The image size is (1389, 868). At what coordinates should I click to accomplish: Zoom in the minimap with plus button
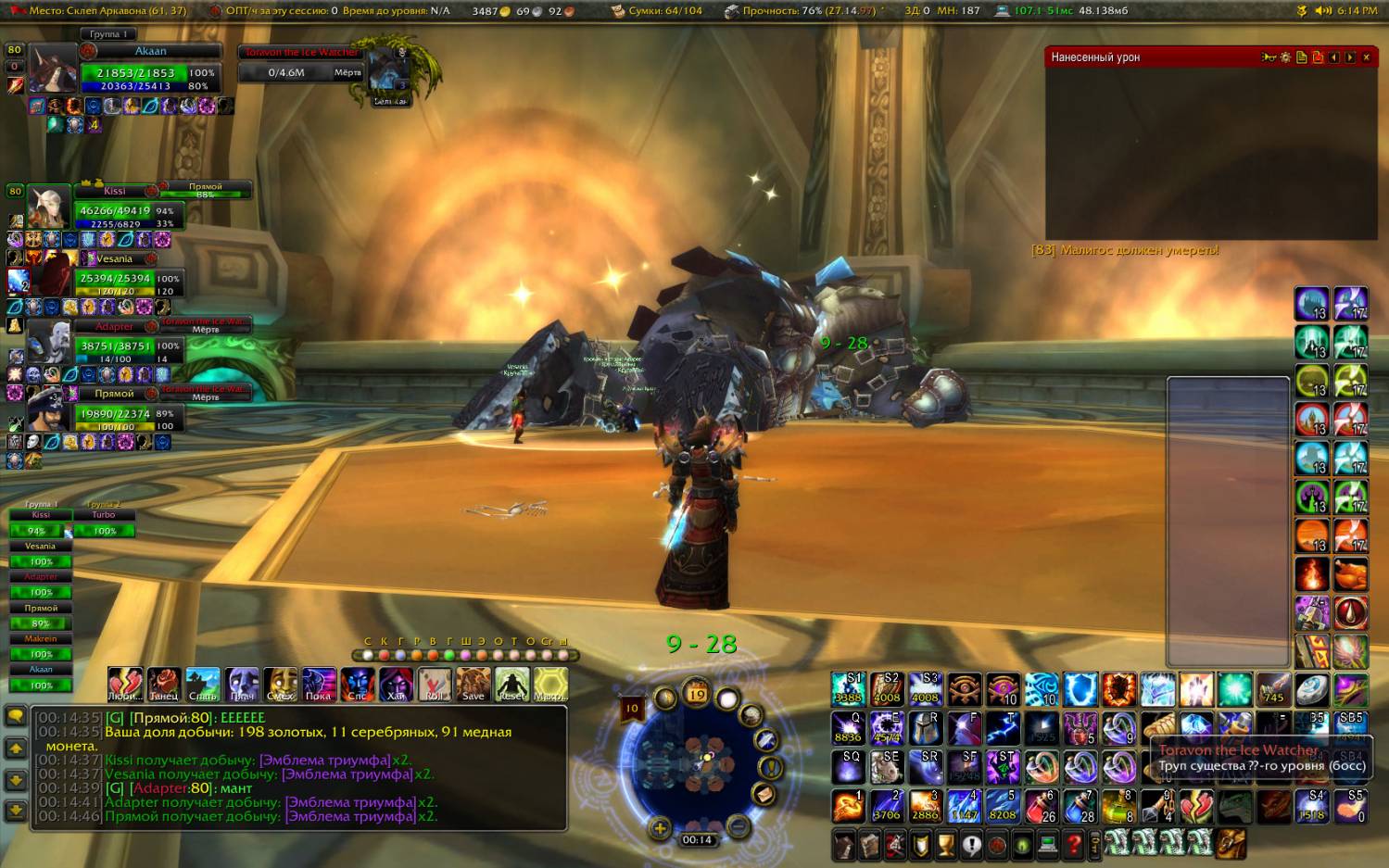coord(660,827)
